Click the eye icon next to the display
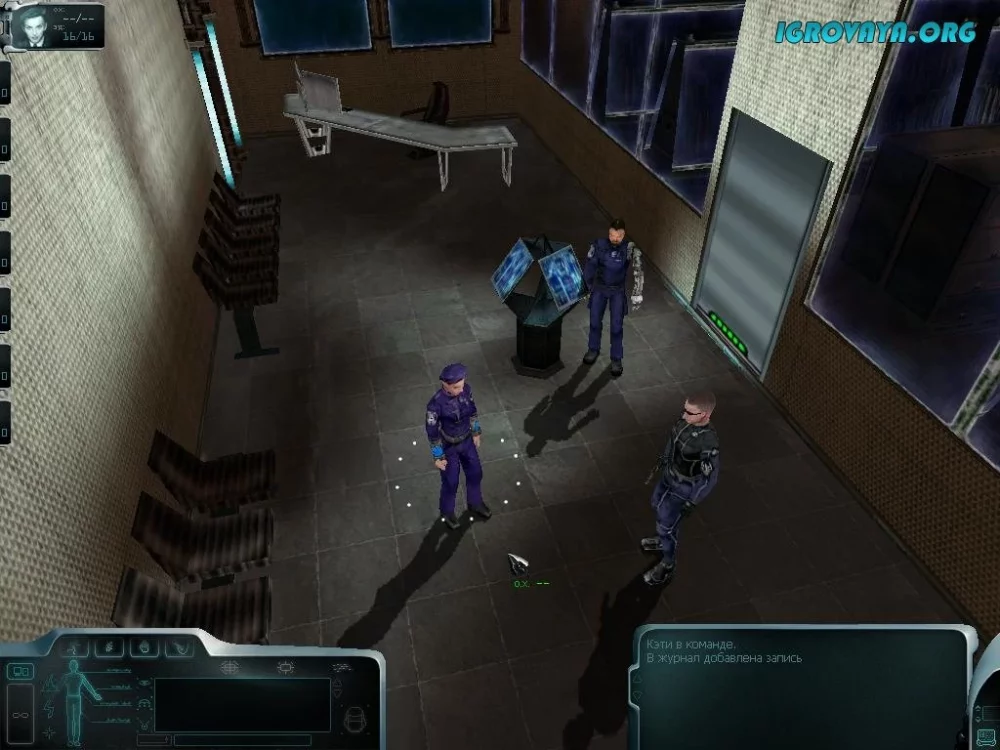This screenshot has width=1000, height=750. coord(146,682)
